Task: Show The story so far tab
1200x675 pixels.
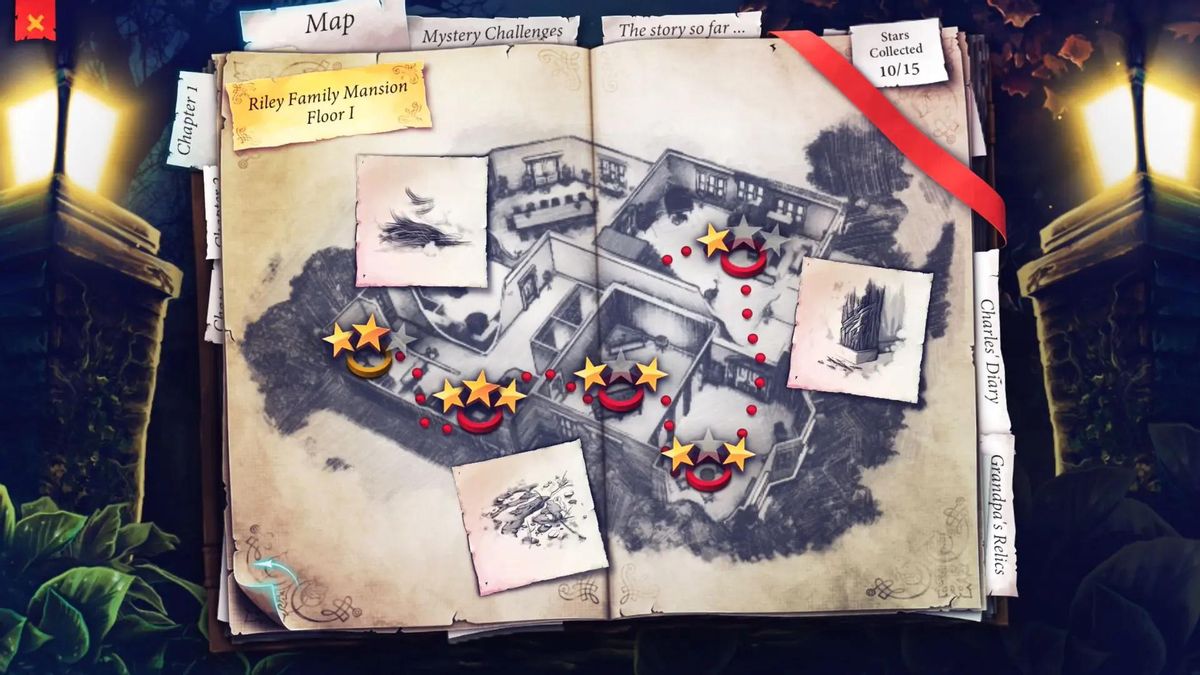Action: 681,30
